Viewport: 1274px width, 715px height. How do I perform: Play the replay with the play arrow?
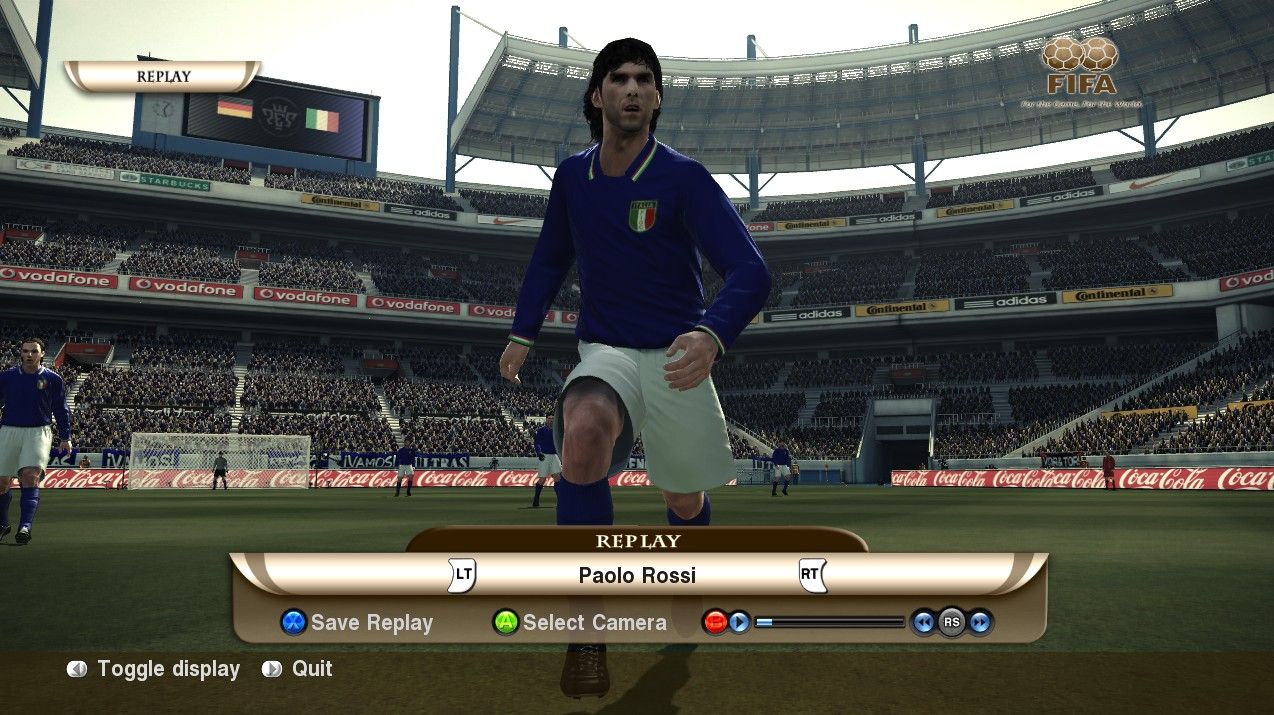coord(739,622)
